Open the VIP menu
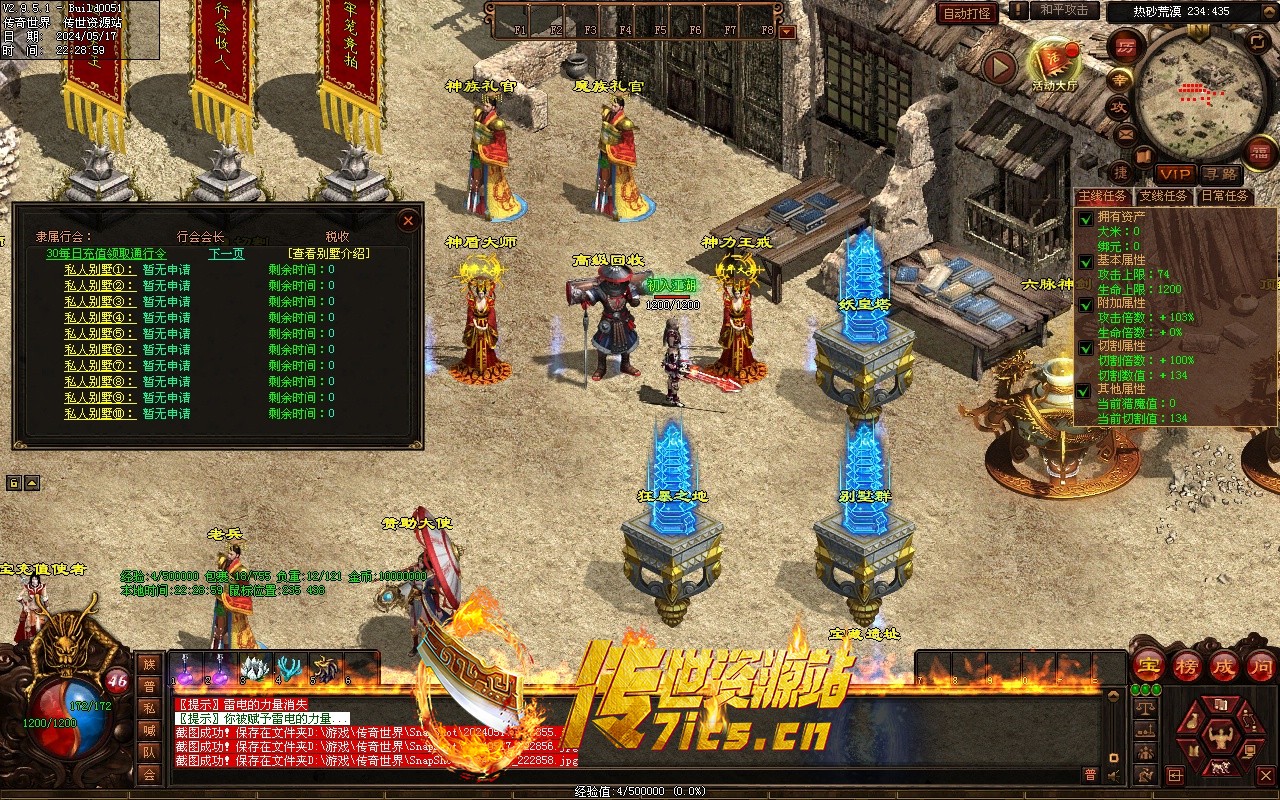The image size is (1280, 800). point(1174,174)
